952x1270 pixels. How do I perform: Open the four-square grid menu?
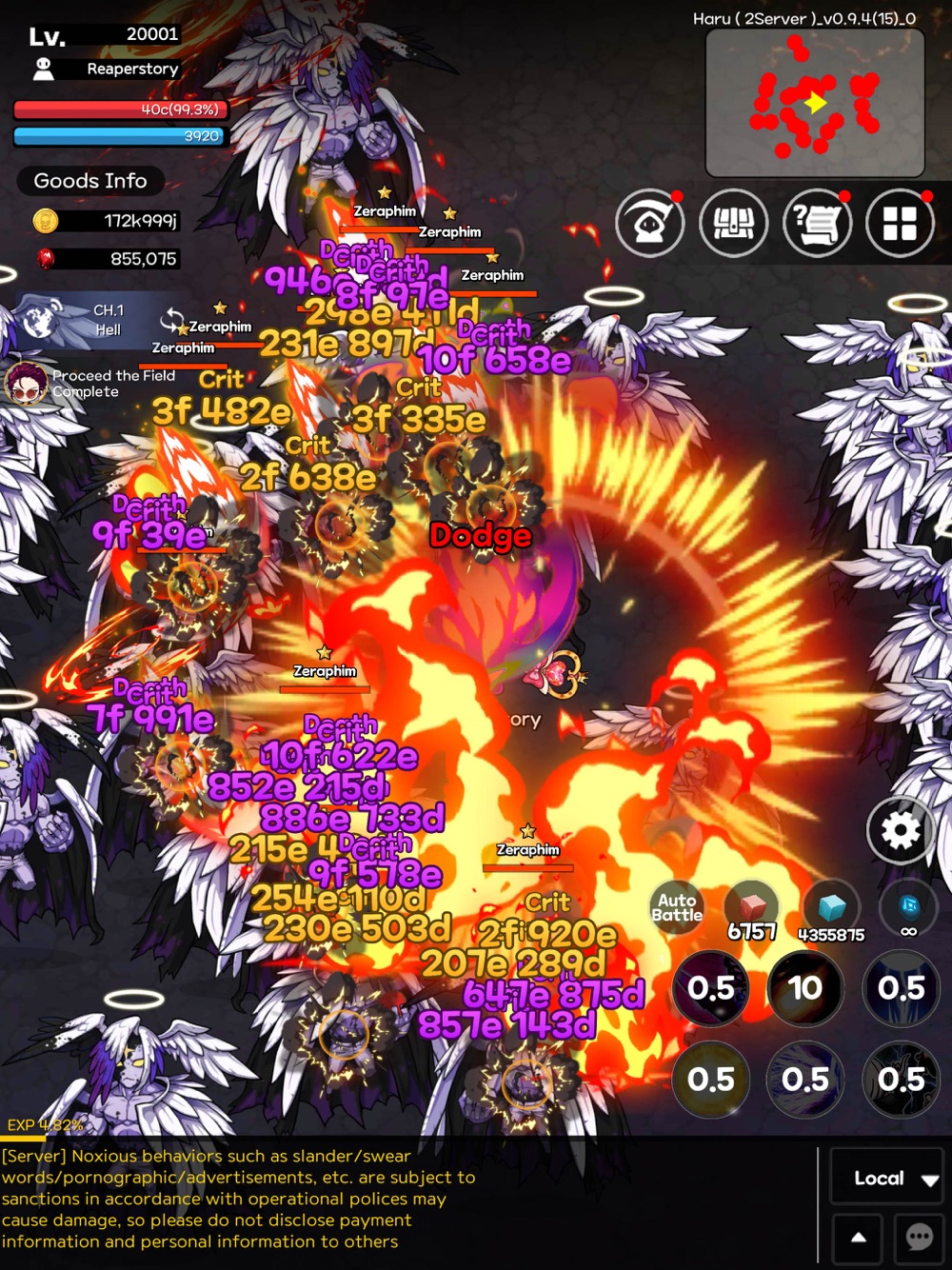coord(900,223)
